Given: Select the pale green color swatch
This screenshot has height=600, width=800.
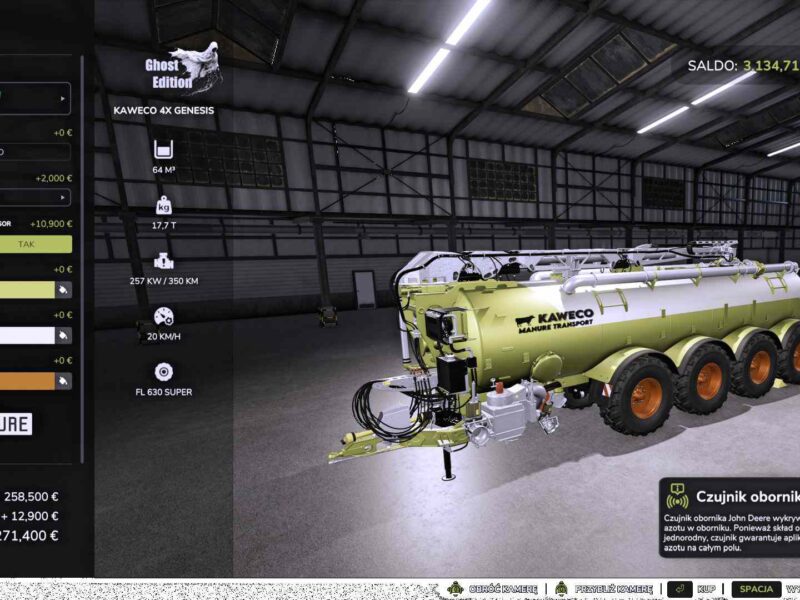Looking at the screenshot, I should coord(27,289).
